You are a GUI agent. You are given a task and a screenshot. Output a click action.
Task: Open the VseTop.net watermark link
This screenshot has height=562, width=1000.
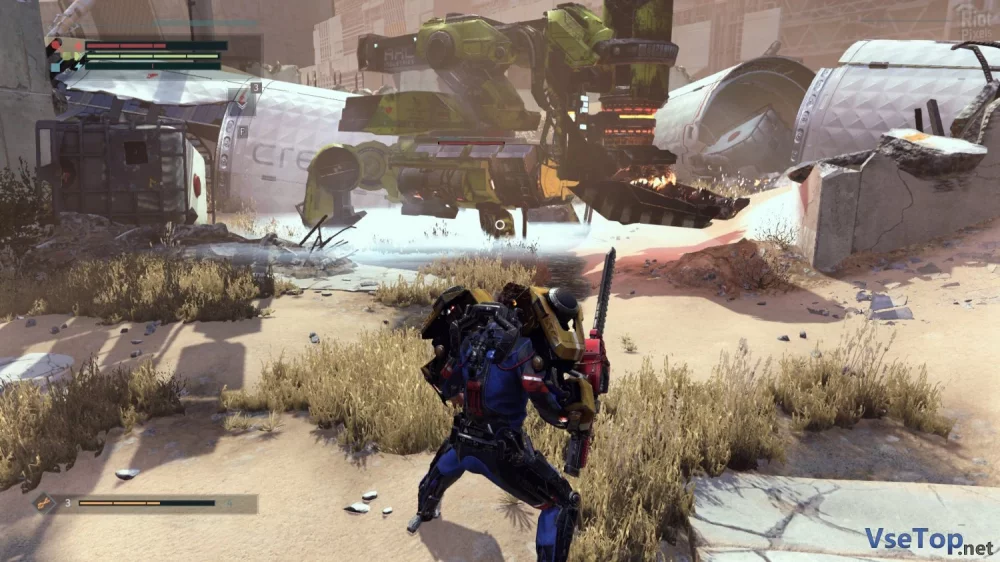(928, 541)
